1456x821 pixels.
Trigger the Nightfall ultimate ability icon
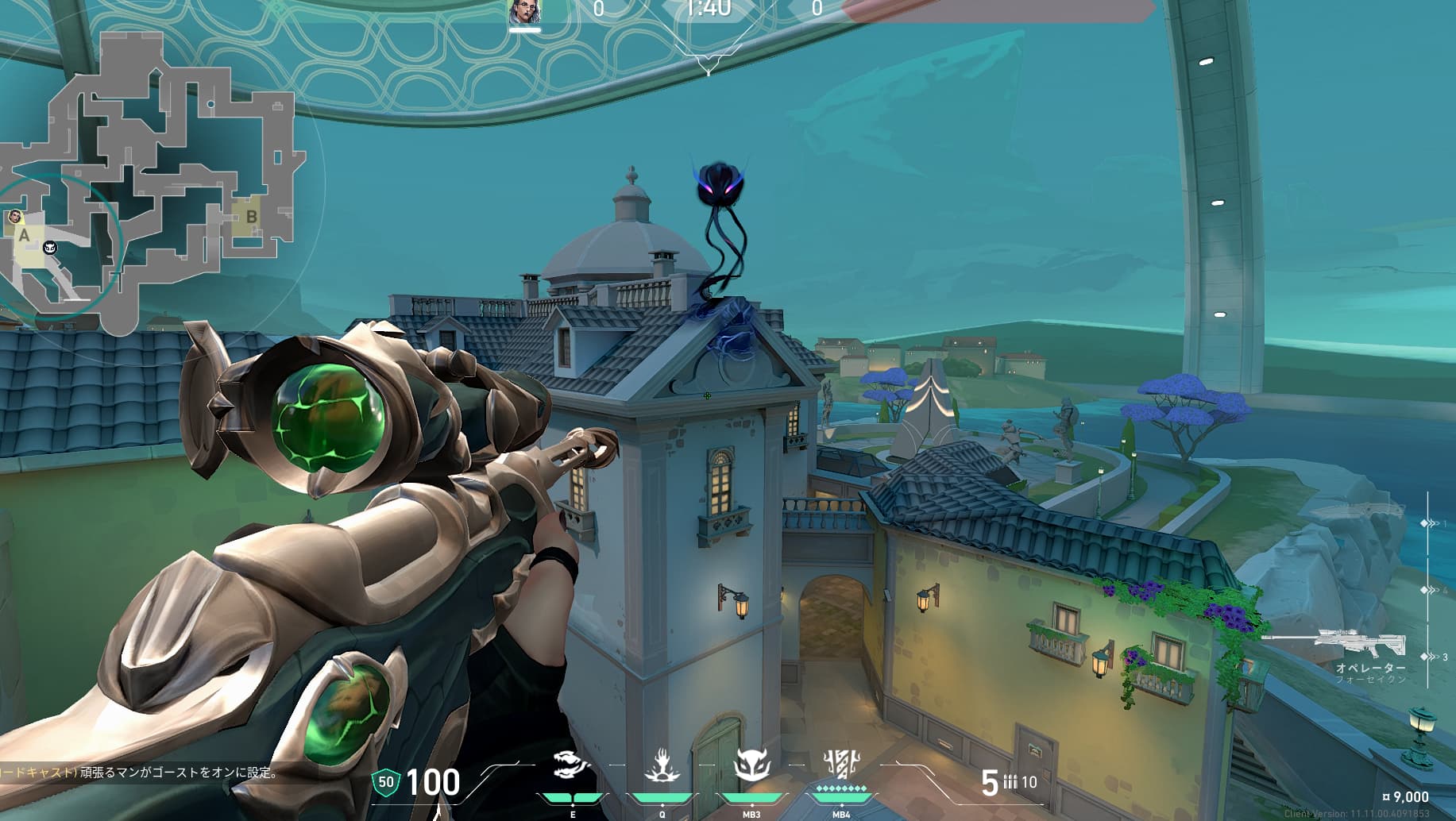[x=840, y=765]
